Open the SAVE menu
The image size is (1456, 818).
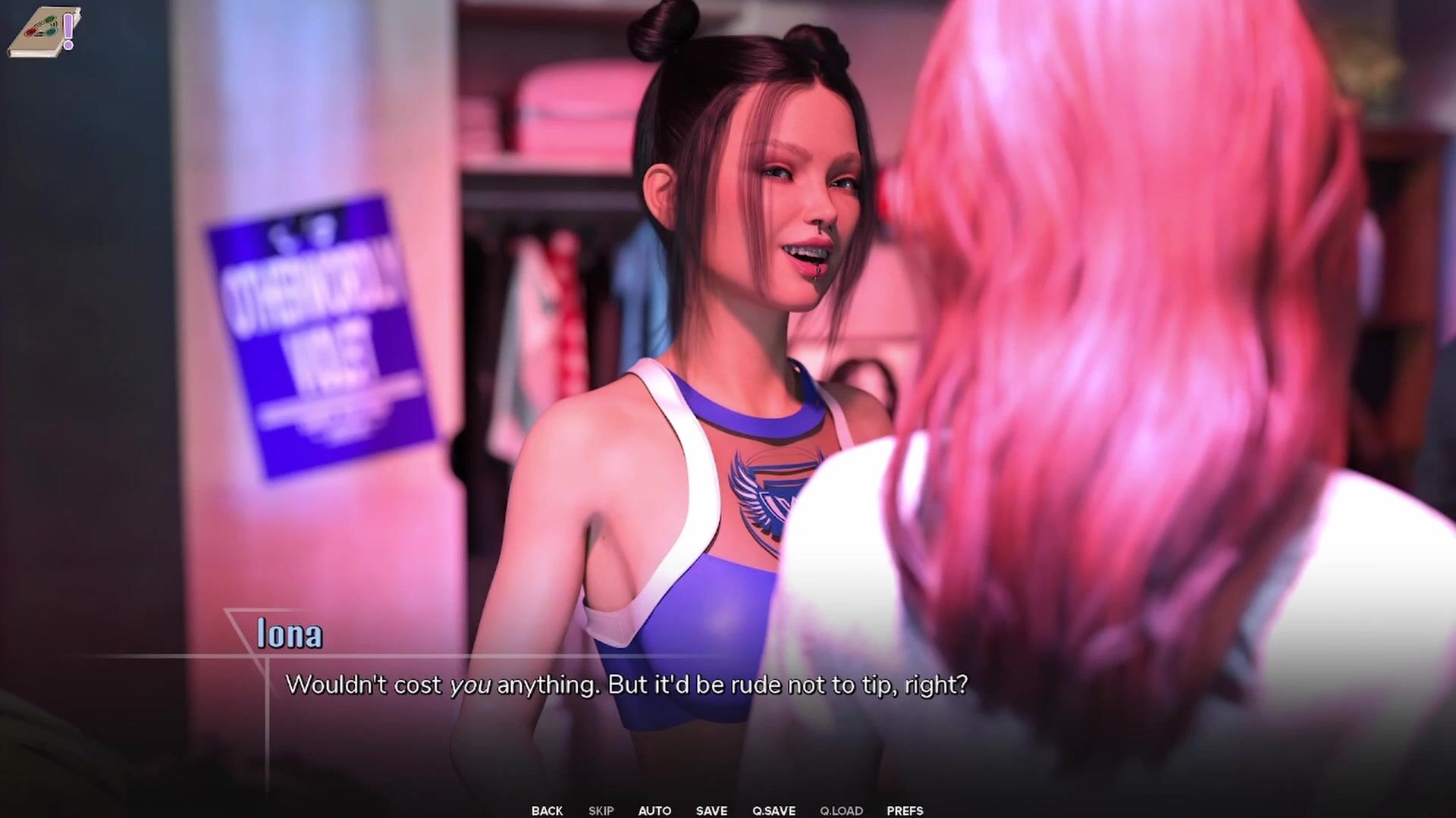point(711,810)
